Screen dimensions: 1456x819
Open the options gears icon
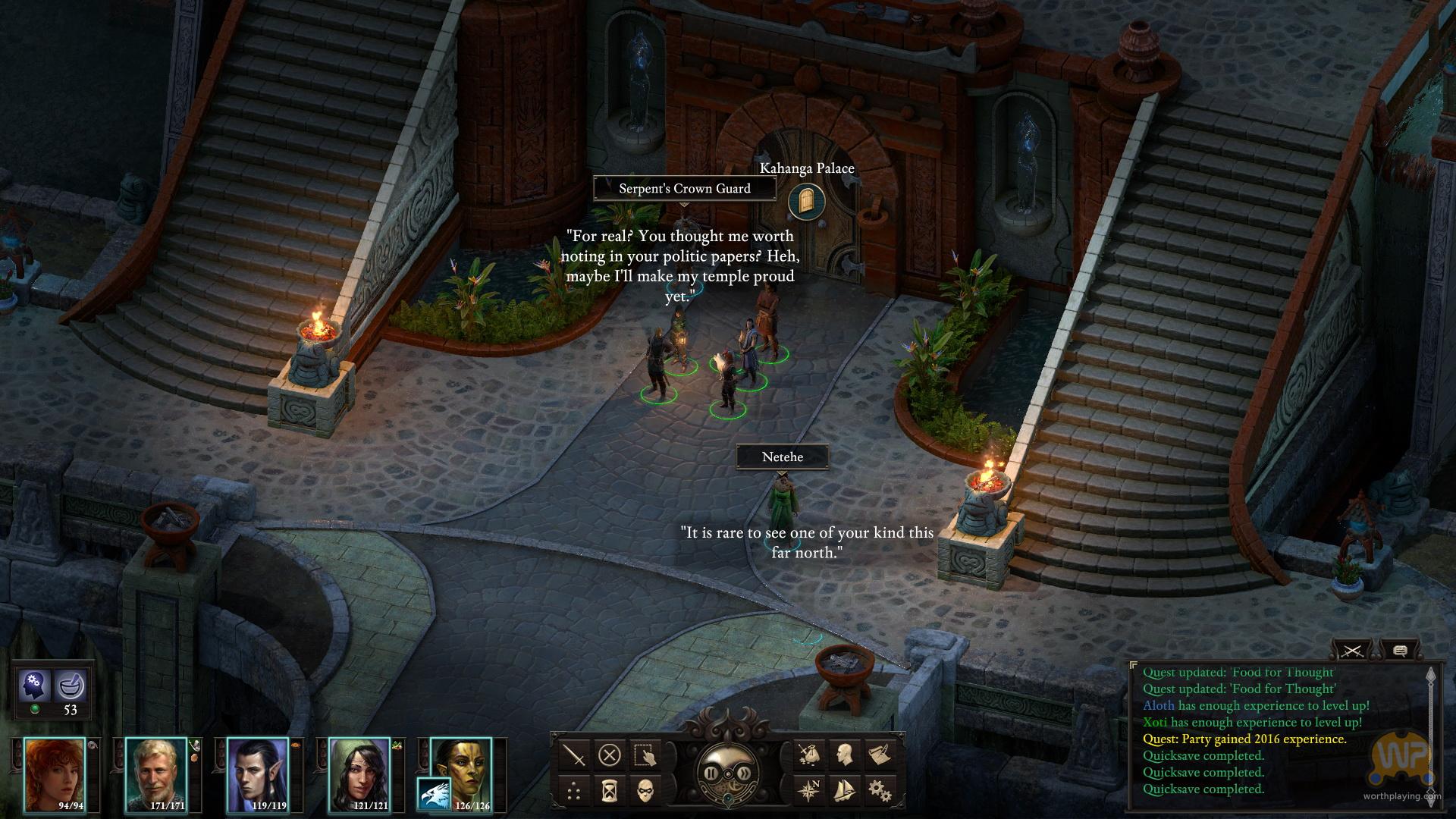(880, 792)
